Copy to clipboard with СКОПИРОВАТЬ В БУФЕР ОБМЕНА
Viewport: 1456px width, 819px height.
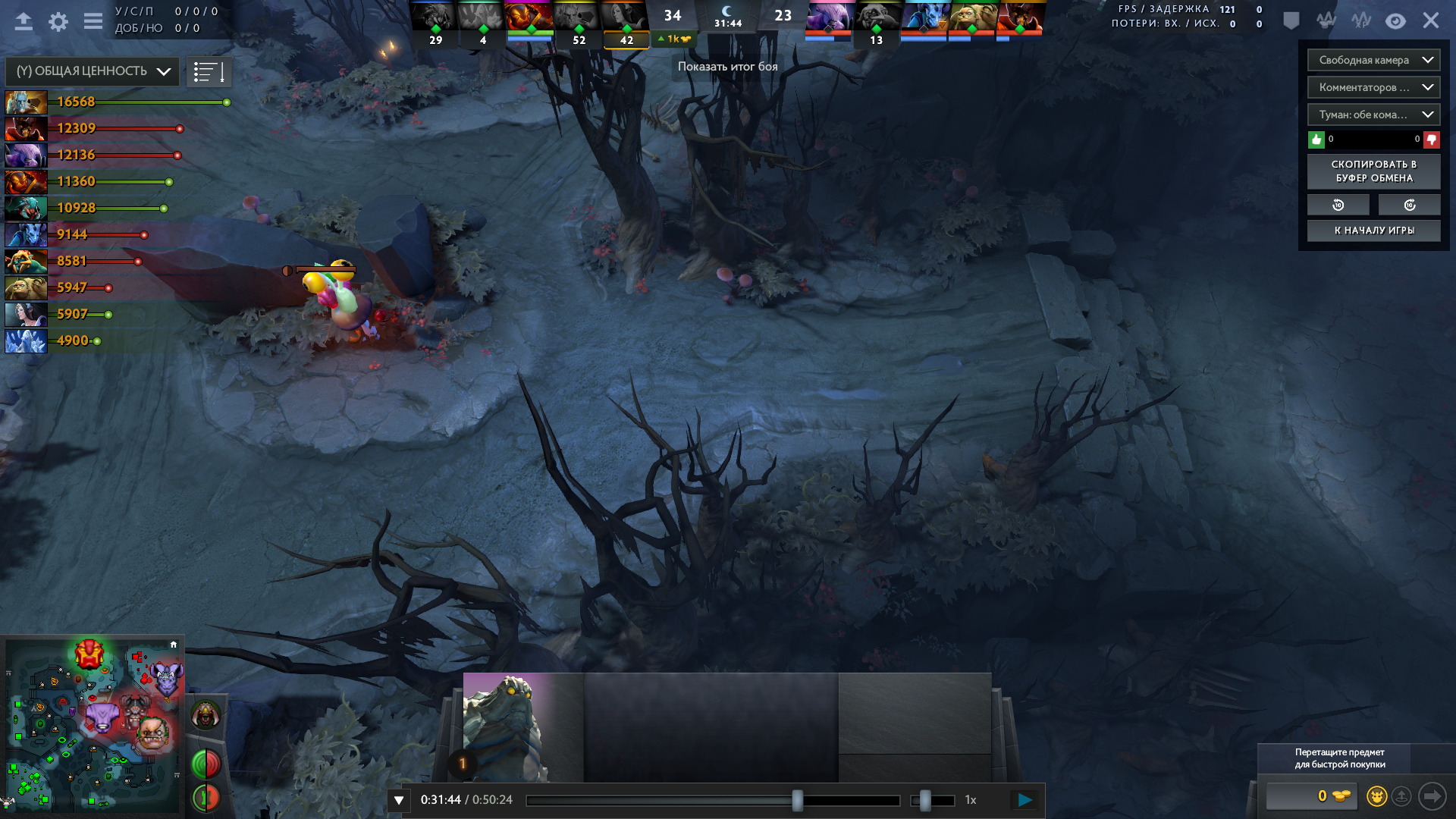click(x=1373, y=171)
